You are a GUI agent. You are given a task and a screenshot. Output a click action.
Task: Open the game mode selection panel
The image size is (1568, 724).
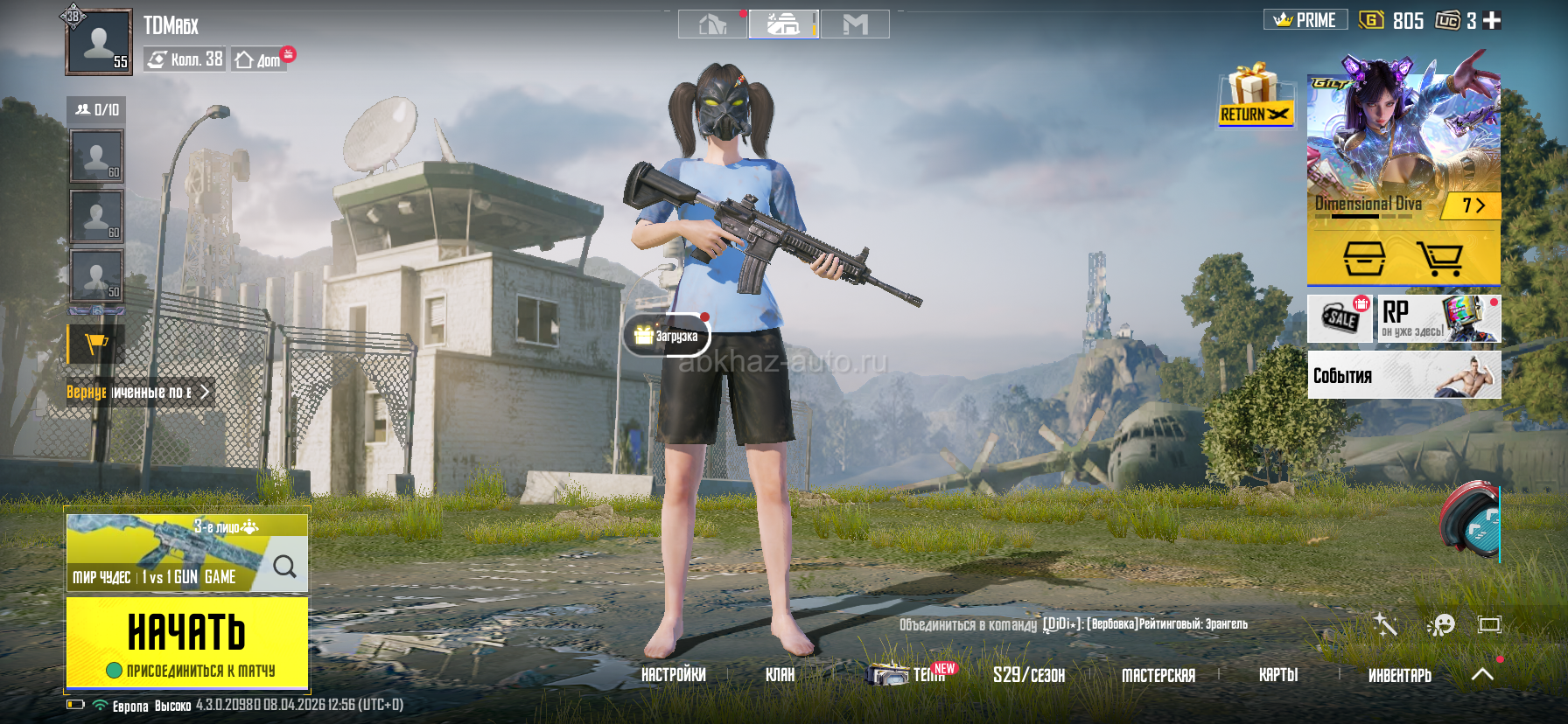[x=186, y=553]
